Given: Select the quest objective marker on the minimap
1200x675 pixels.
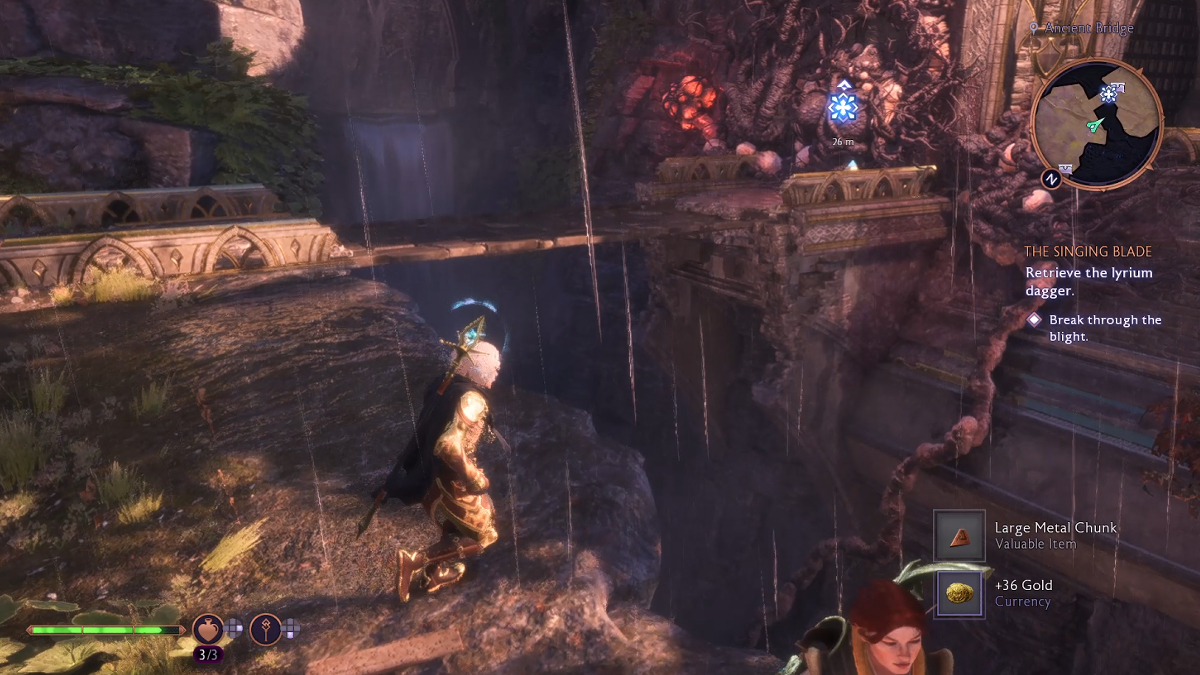Looking at the screenshot, I should (x=1108, y=93).
